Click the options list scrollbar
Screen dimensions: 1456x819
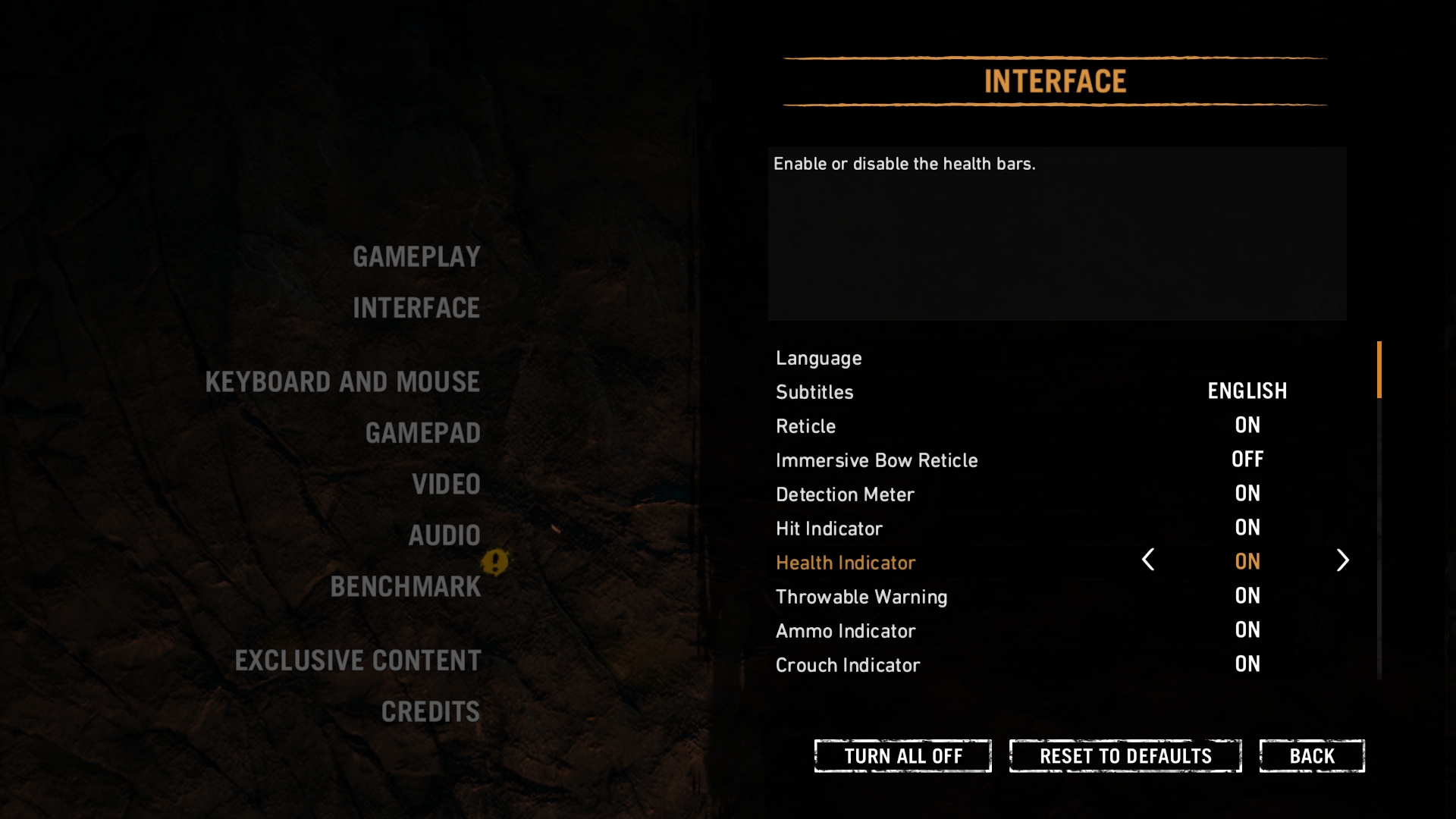1379,370
